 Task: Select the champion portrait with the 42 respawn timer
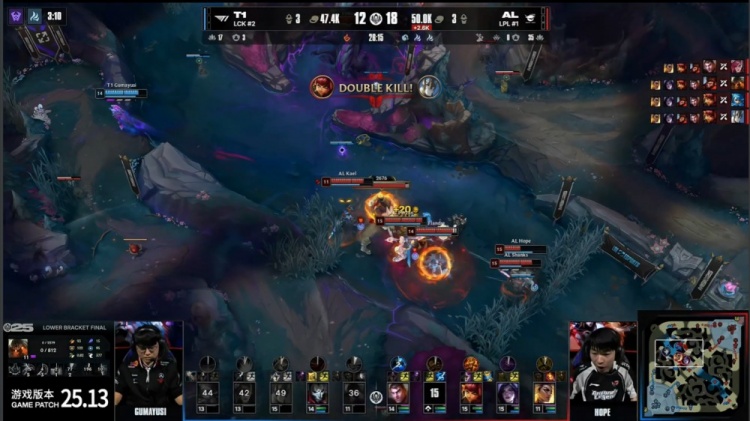click(244, 393)
